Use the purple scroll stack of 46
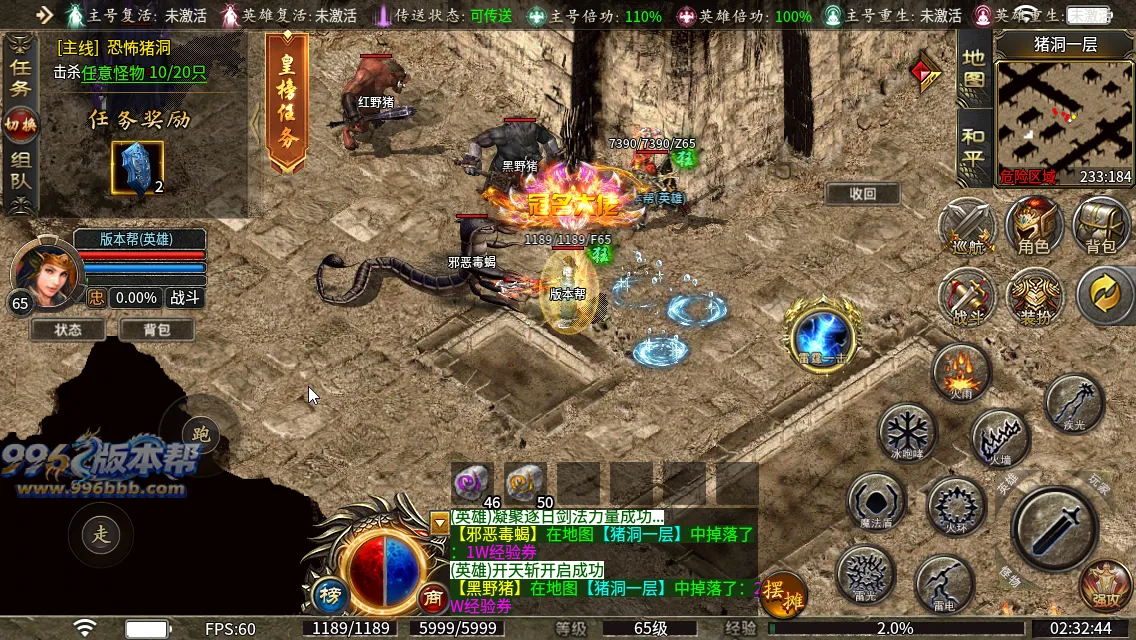The width and height of the screenshot is (1136, 640). tap(473, 483)
